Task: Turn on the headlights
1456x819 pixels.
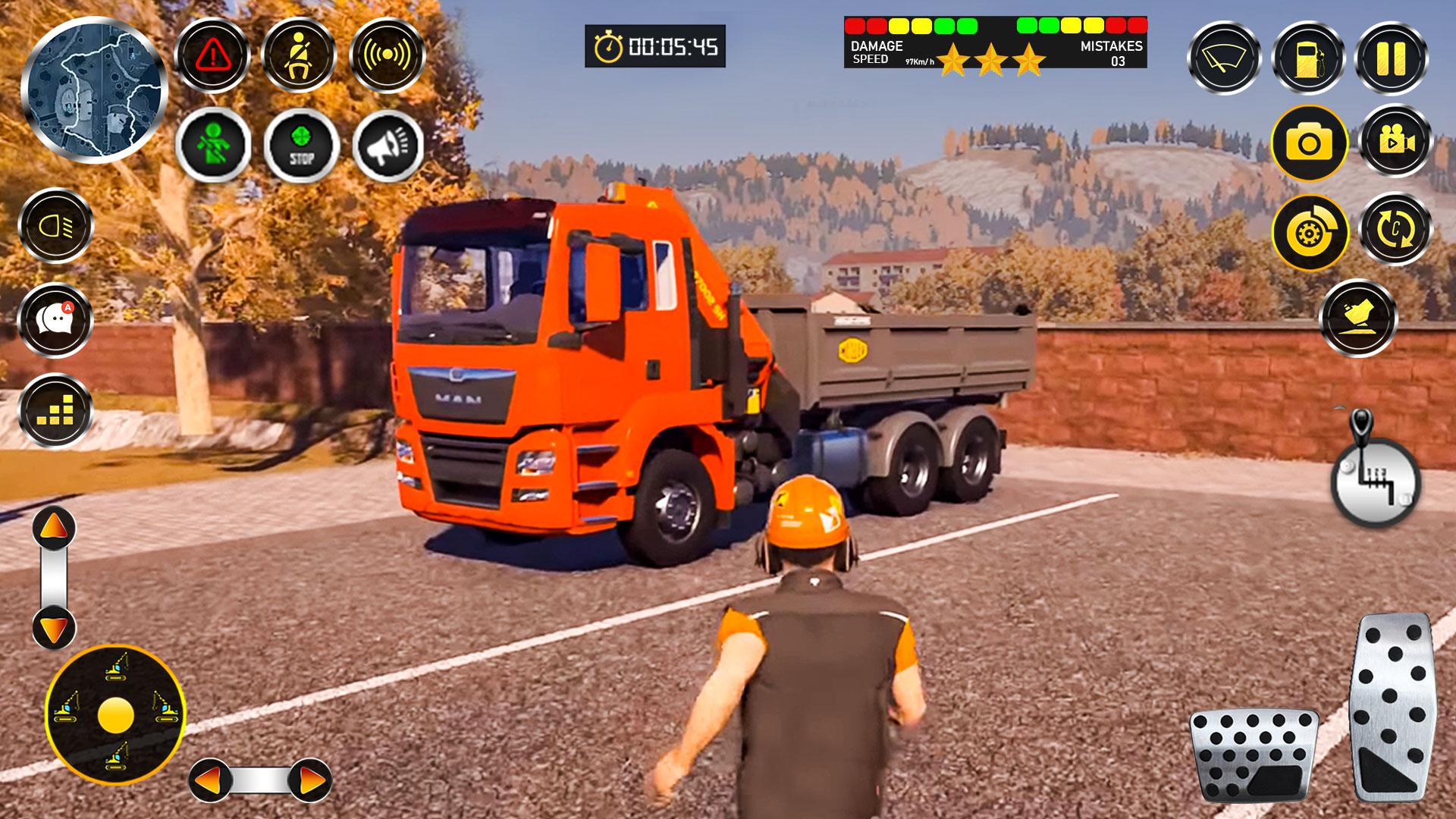Action: pos(55,226)
